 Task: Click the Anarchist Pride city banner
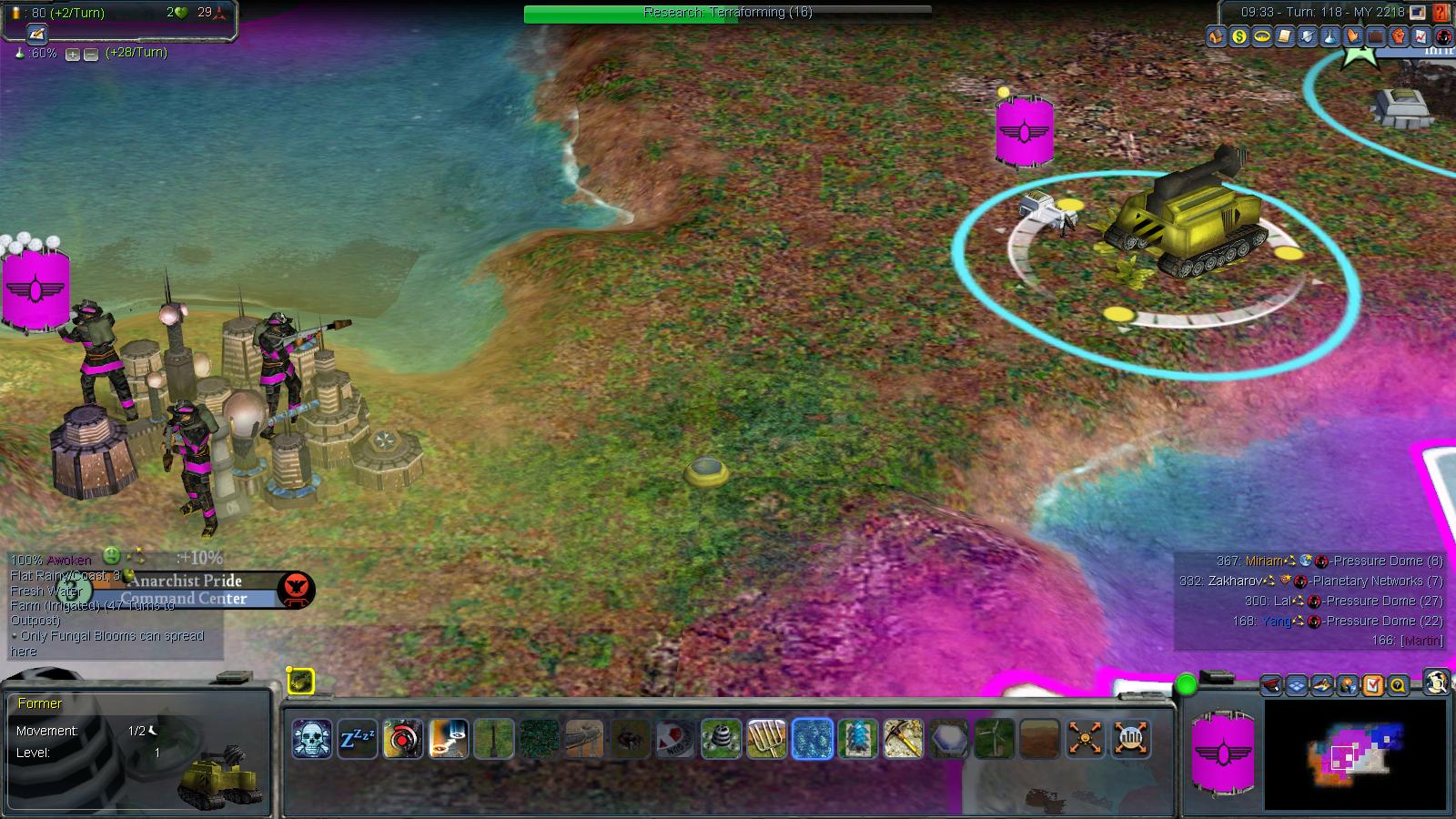tap(187, 581)
